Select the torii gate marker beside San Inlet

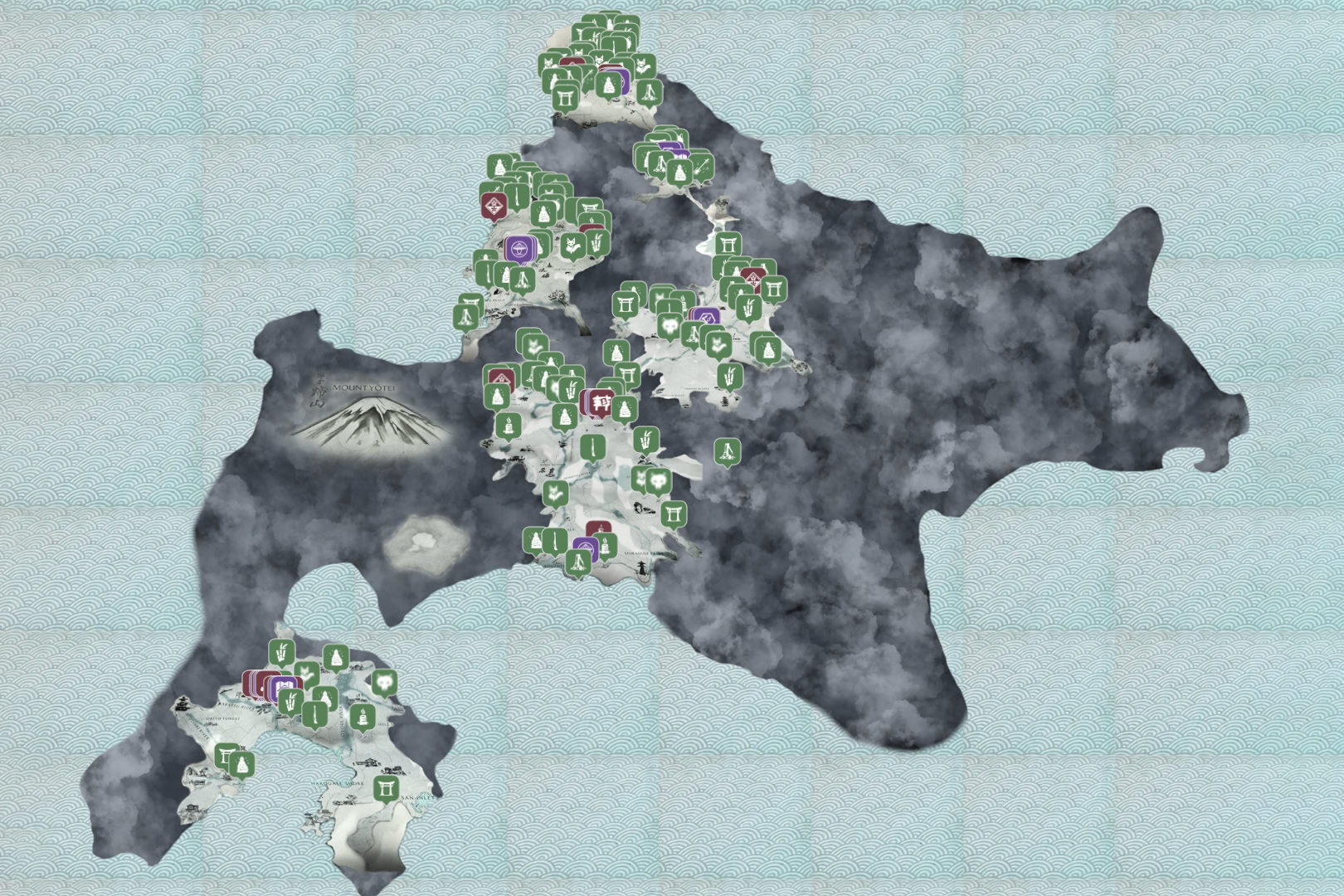(x=385, y=787)
